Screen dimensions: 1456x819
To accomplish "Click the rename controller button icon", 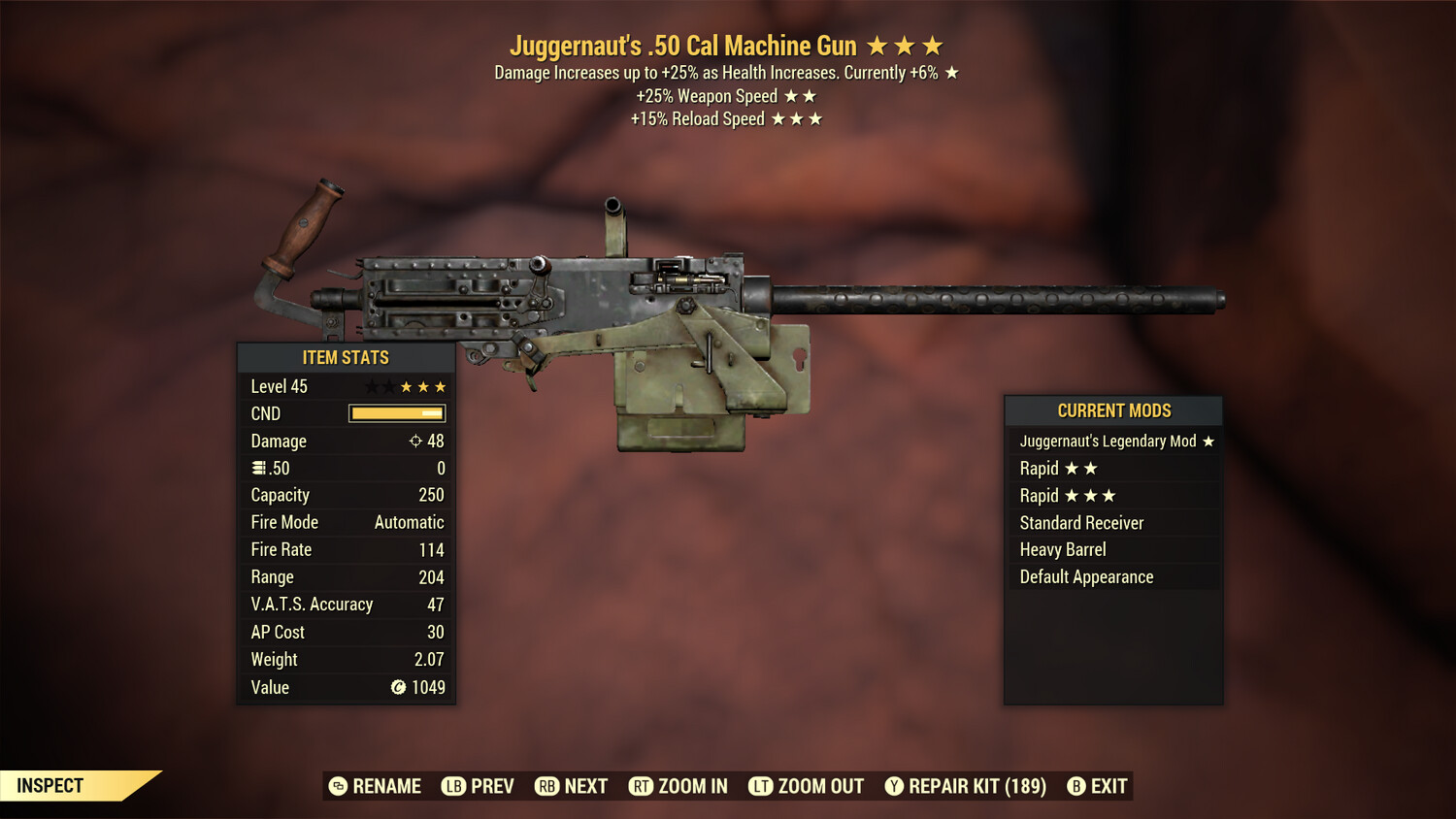I will (x=337, y=786).
